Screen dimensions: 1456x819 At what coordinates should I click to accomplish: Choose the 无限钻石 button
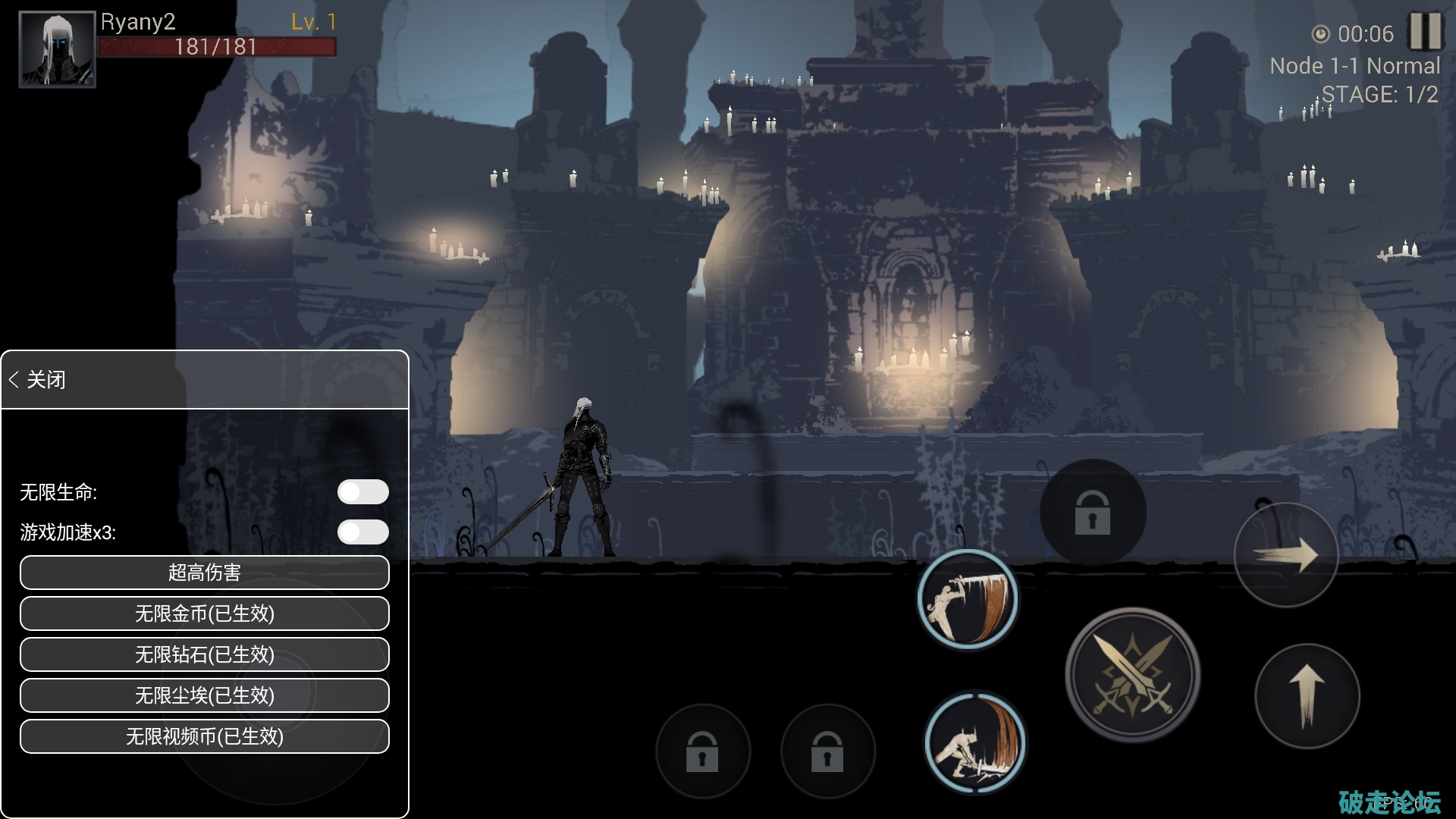click(205, 654)
